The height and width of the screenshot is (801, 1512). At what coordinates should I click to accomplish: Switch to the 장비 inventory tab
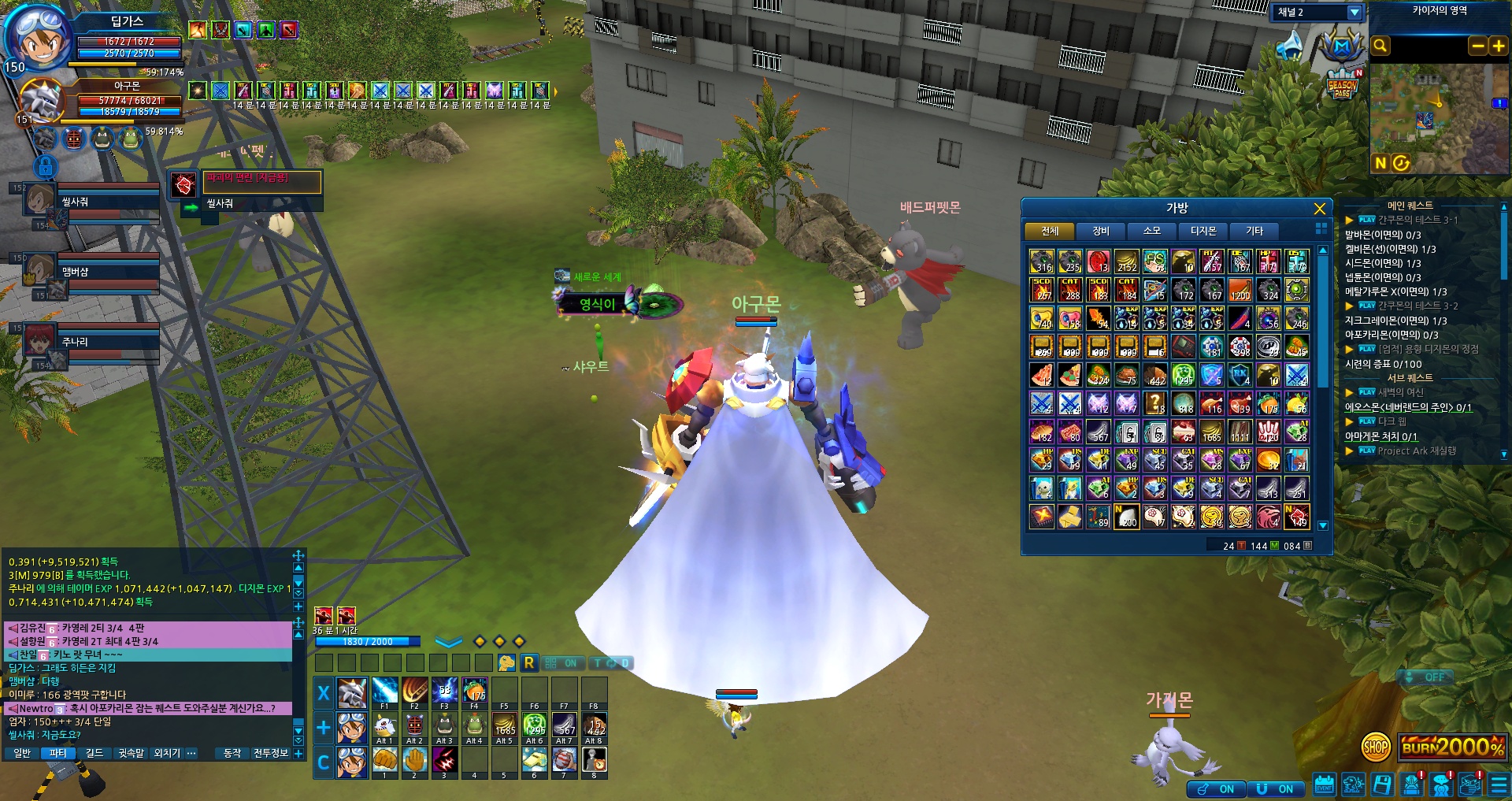tap(1101, 231)
